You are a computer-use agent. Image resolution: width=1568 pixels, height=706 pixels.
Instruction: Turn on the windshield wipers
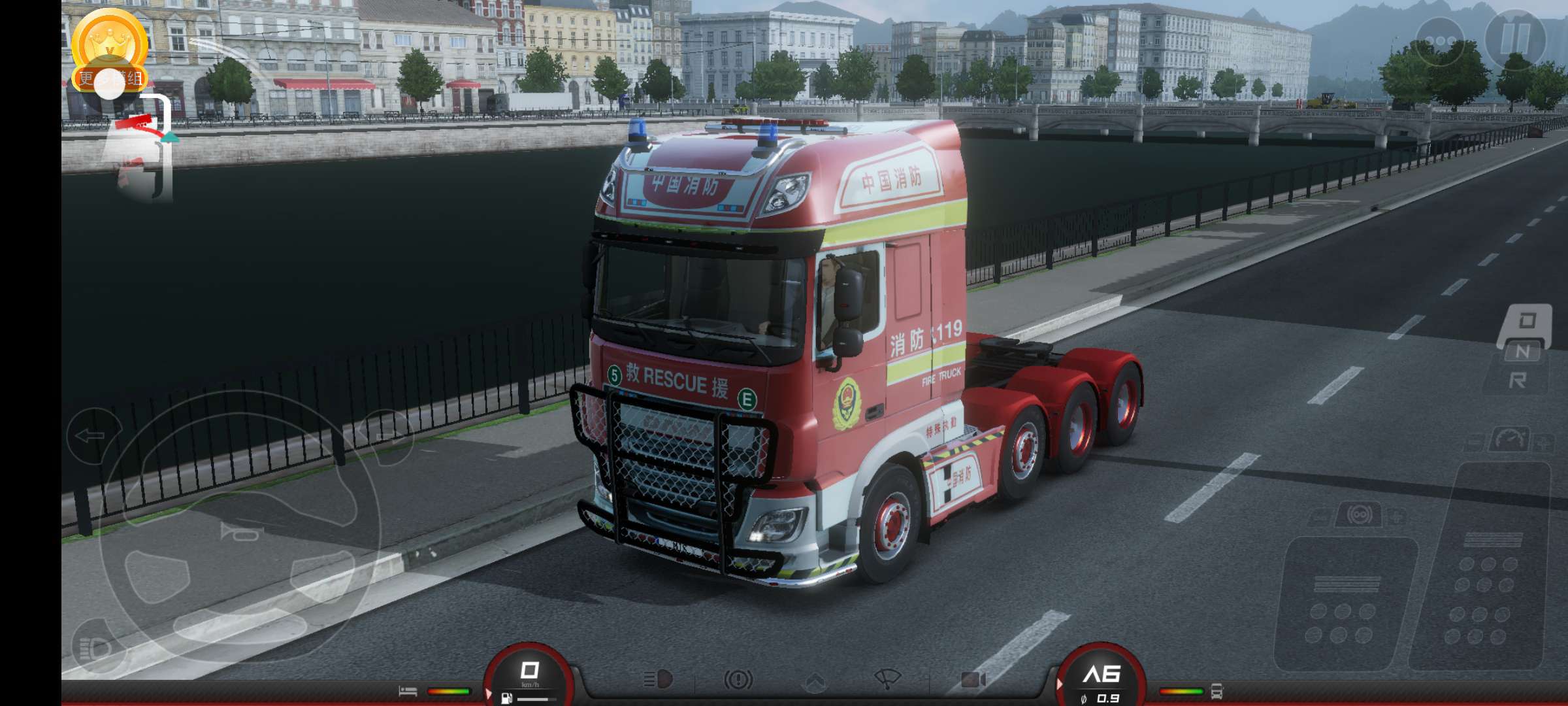tap(887, 680)
